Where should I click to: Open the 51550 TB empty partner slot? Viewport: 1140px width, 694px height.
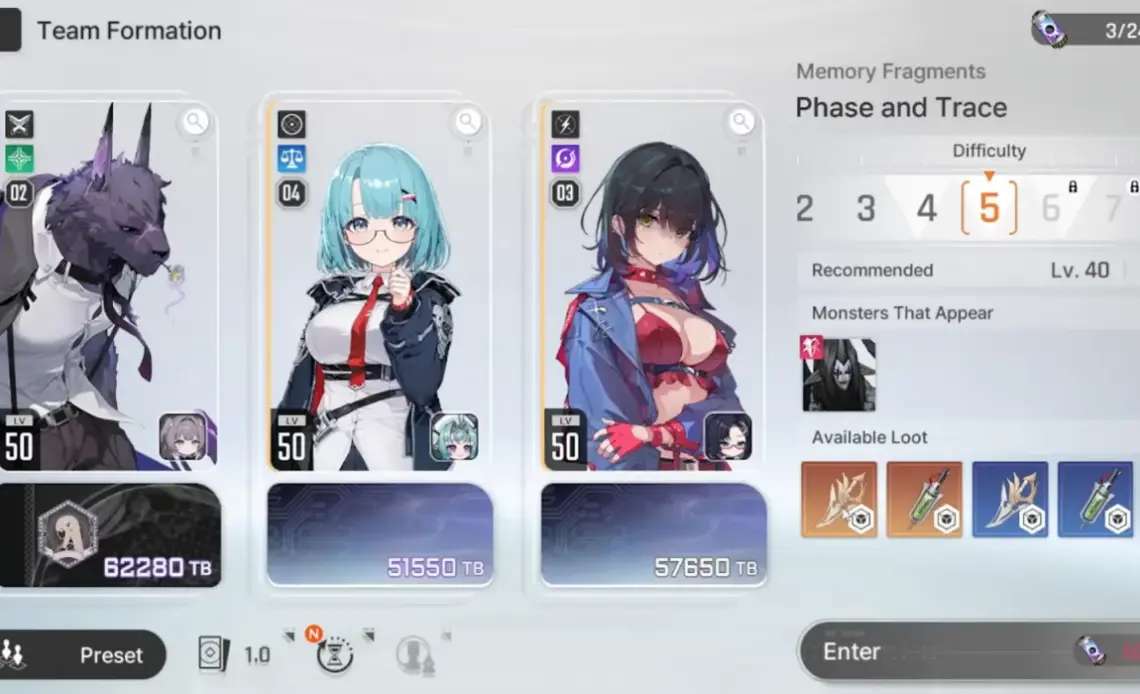[380, 536]
